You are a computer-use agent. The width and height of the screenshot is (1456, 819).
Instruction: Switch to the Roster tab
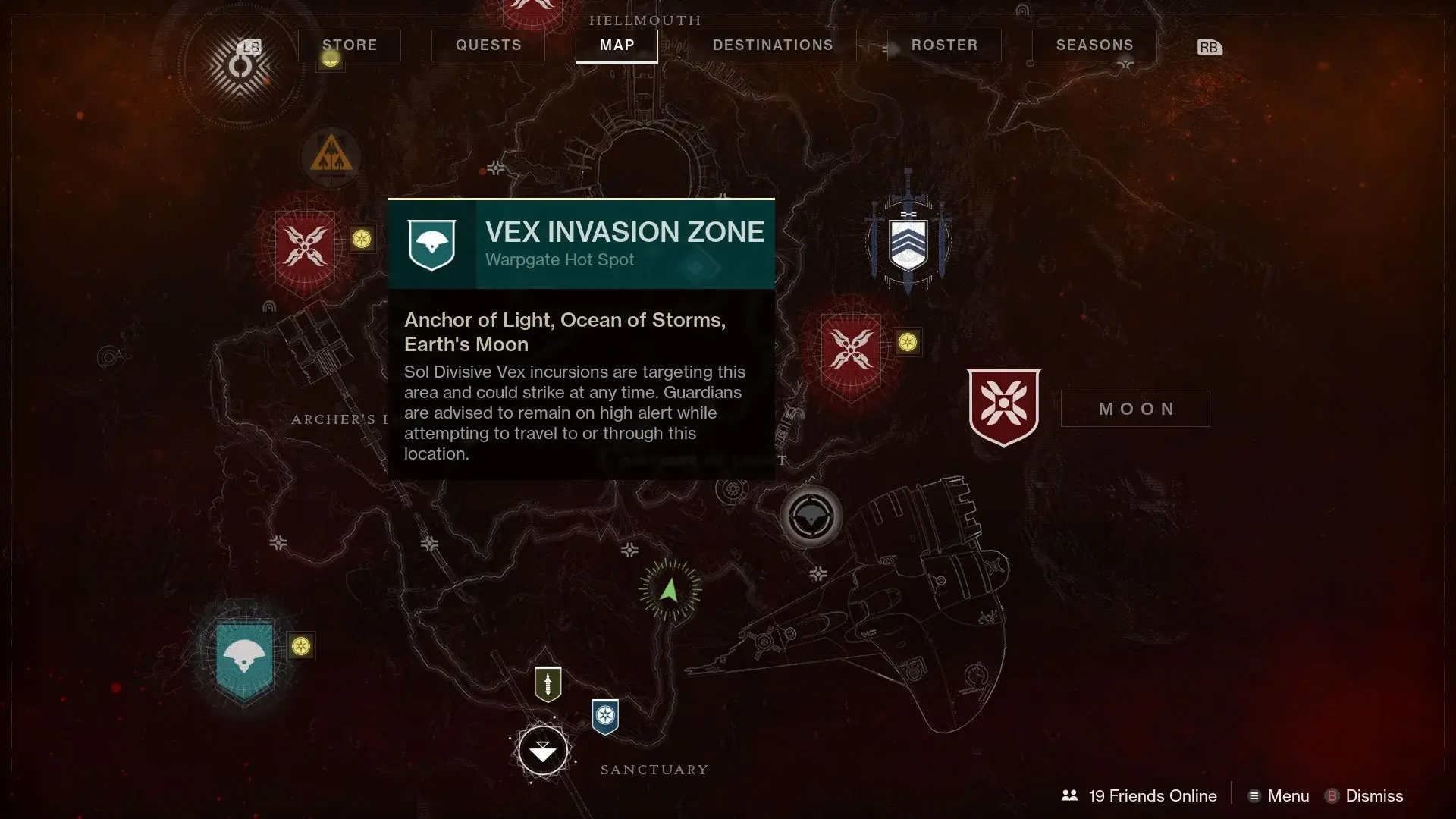[944, 45]
